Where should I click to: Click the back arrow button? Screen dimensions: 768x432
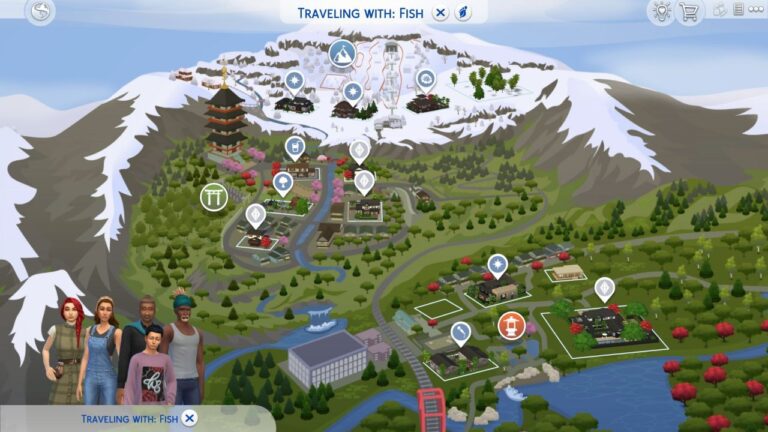40,12
